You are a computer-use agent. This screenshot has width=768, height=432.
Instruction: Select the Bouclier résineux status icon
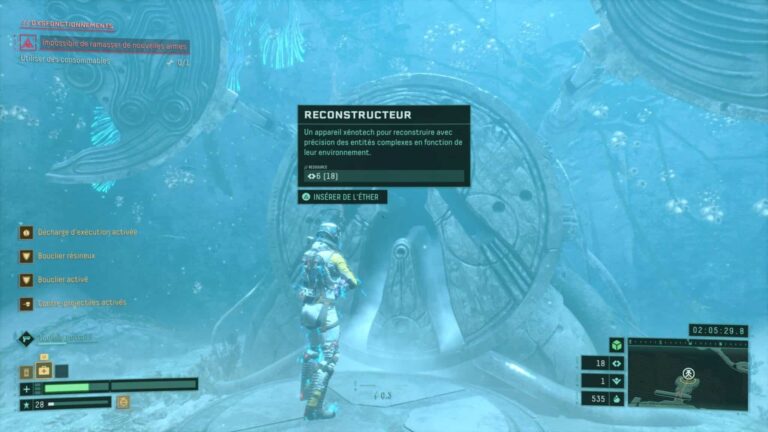26,256
